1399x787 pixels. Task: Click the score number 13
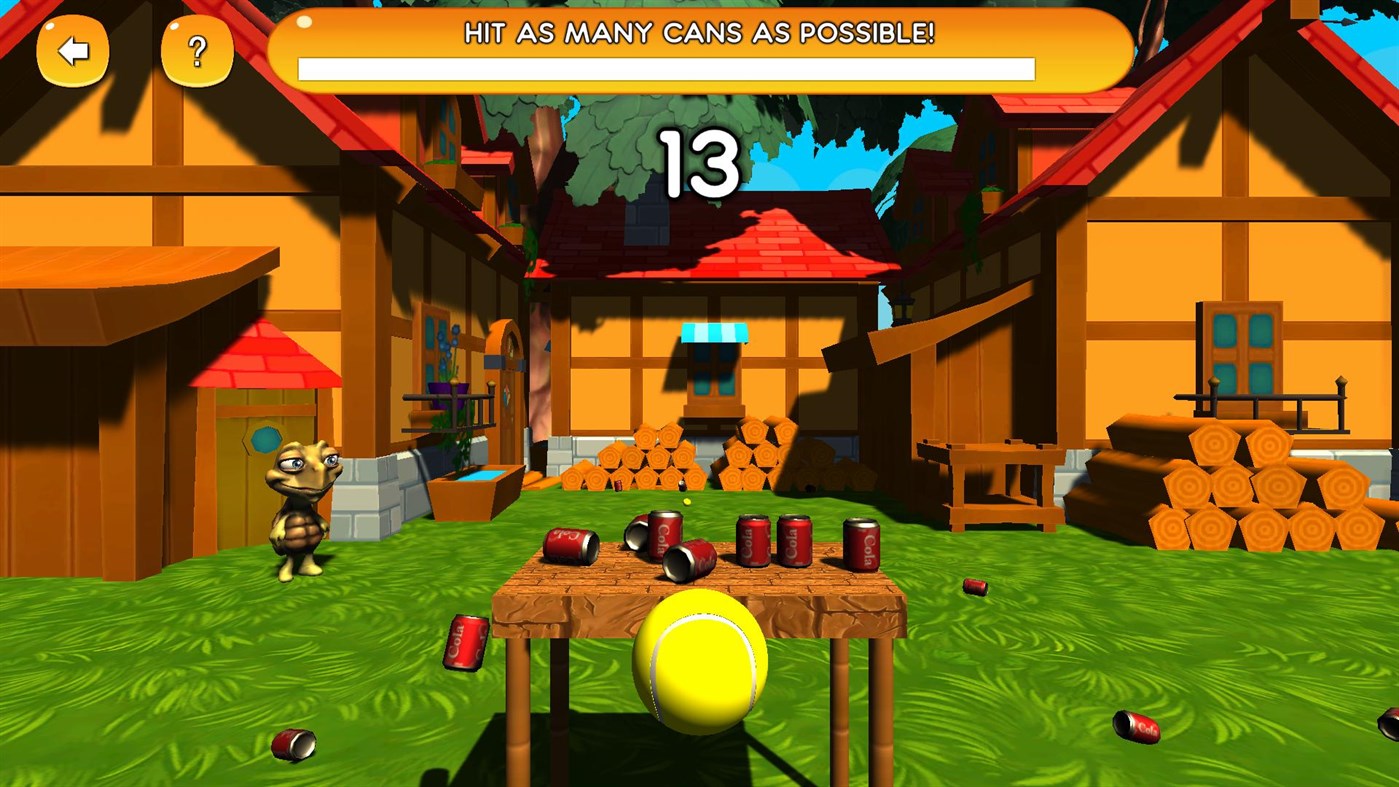click(x=701, y=165)
